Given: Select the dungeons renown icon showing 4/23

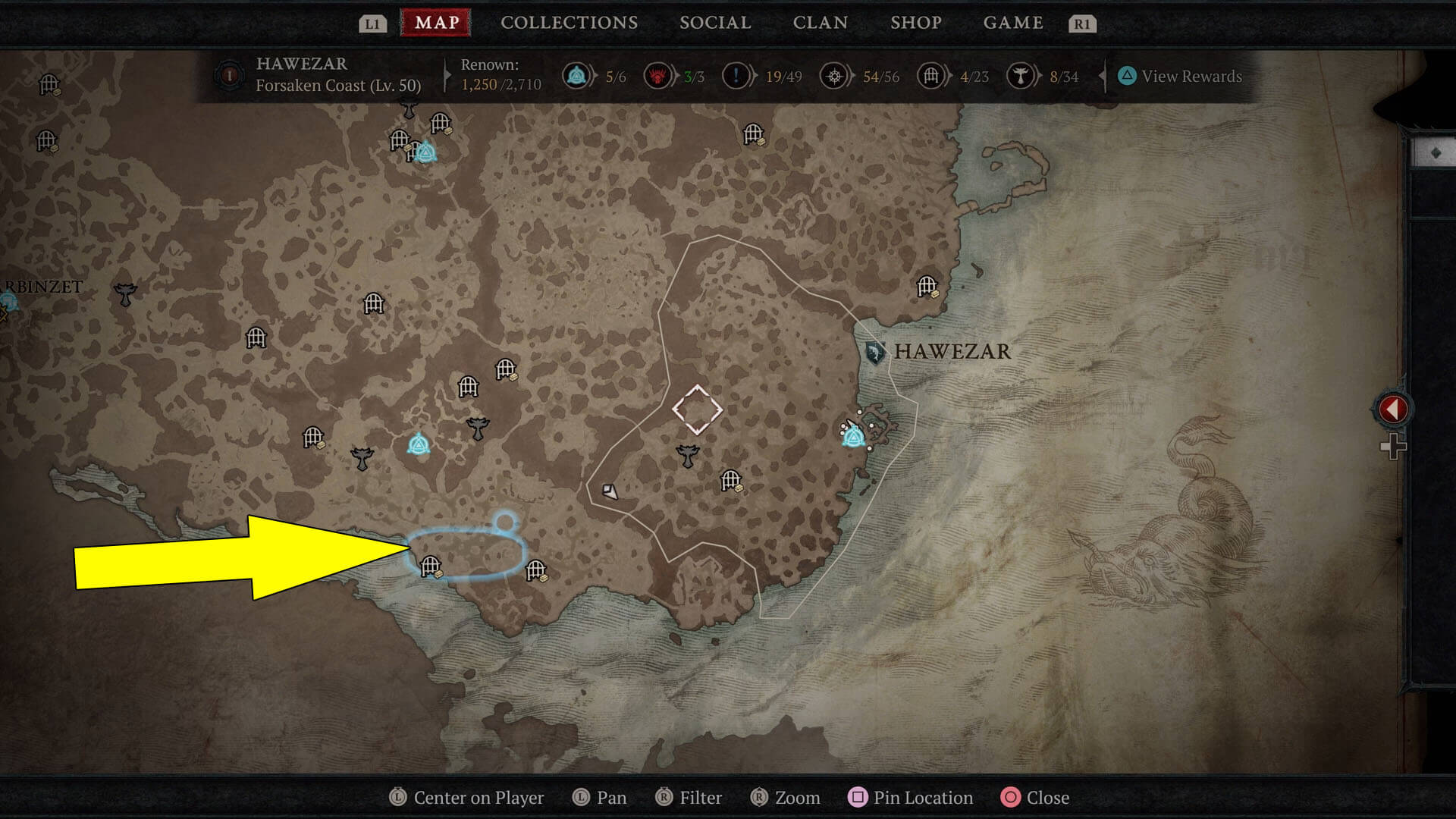Looking at the screenshot, I should coord(930,76).
